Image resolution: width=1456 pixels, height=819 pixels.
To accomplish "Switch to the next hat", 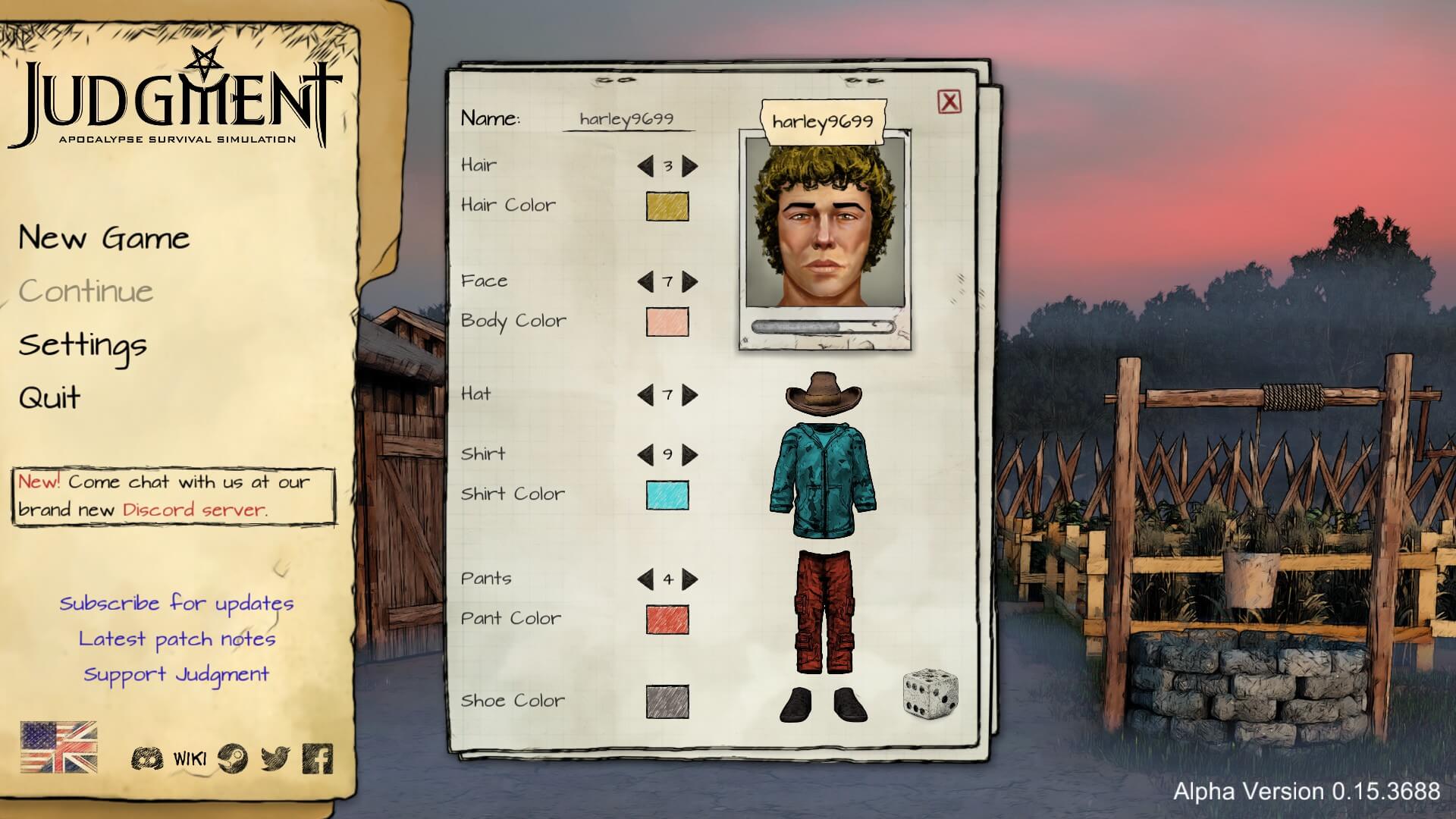I will 690,395.
